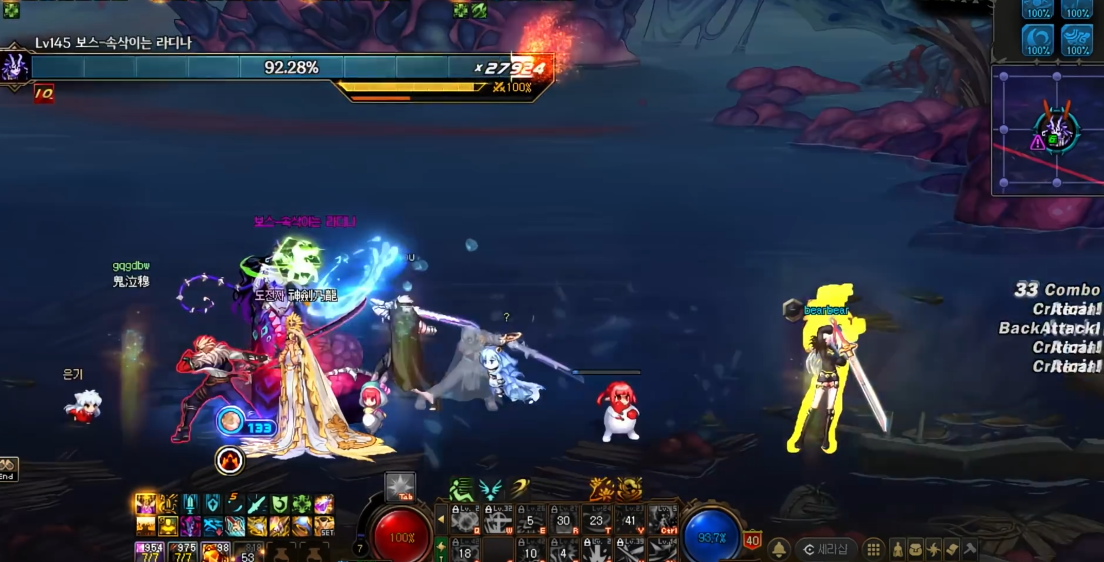Open the character info icon

pyautogui.click(x=898, y=549)
